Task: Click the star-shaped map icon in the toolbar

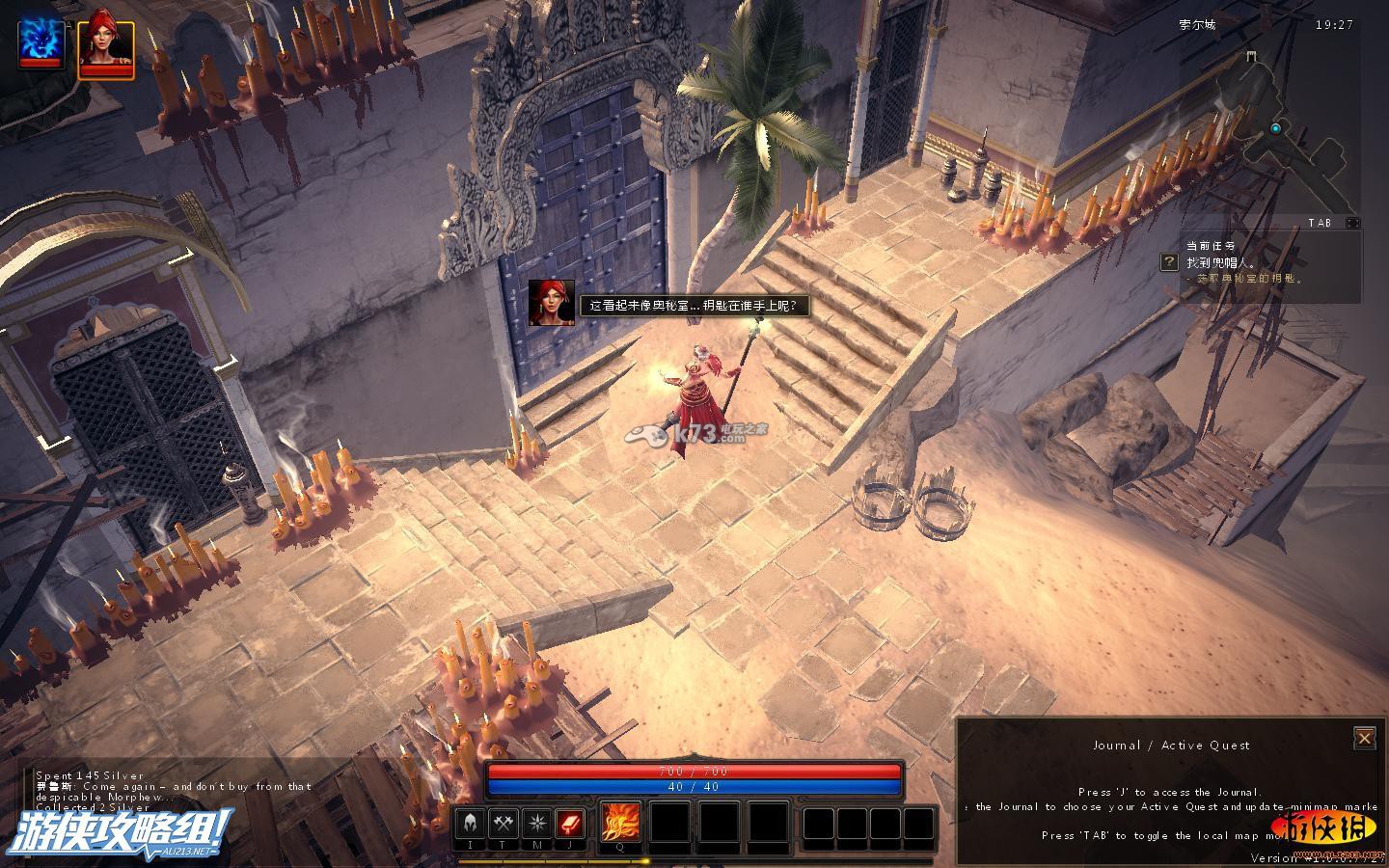Action: coord(536,824)
